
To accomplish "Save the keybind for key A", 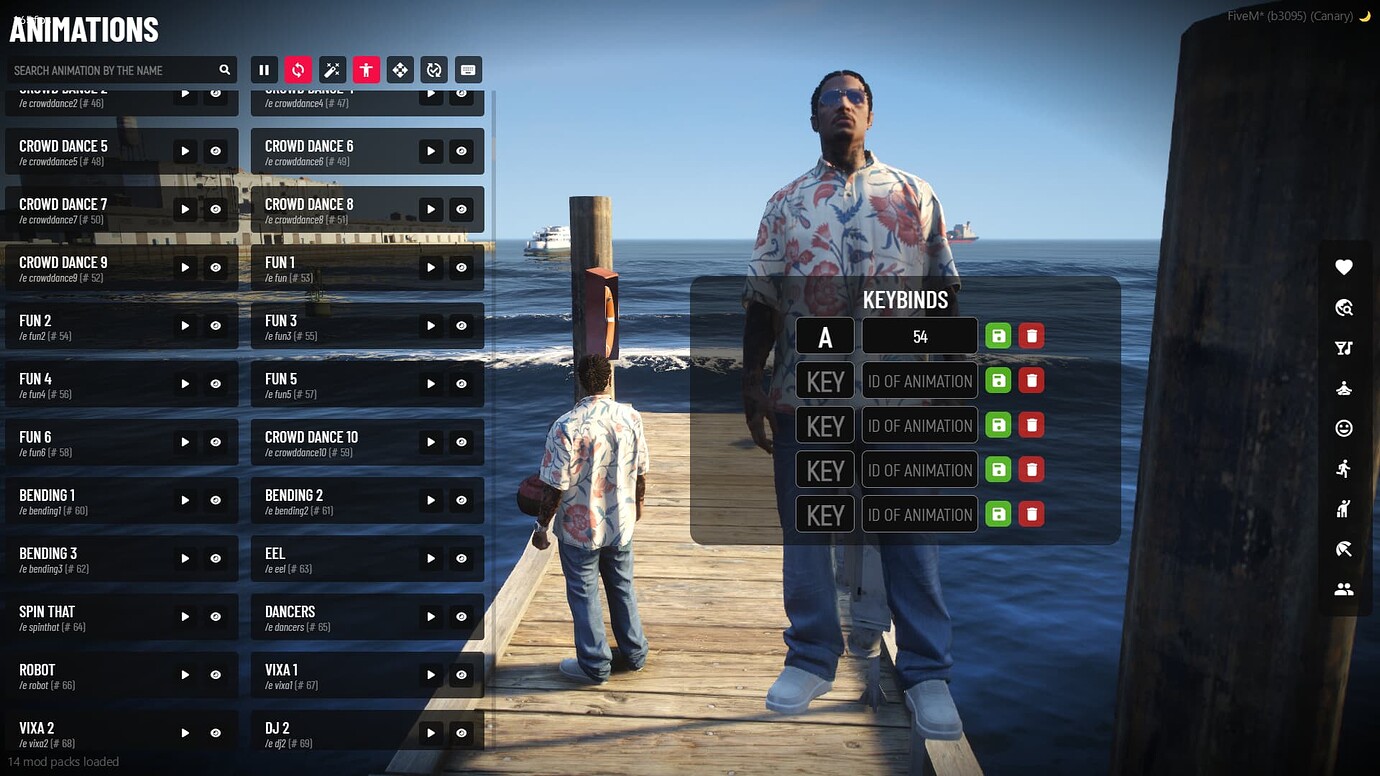I will (998, 336).
